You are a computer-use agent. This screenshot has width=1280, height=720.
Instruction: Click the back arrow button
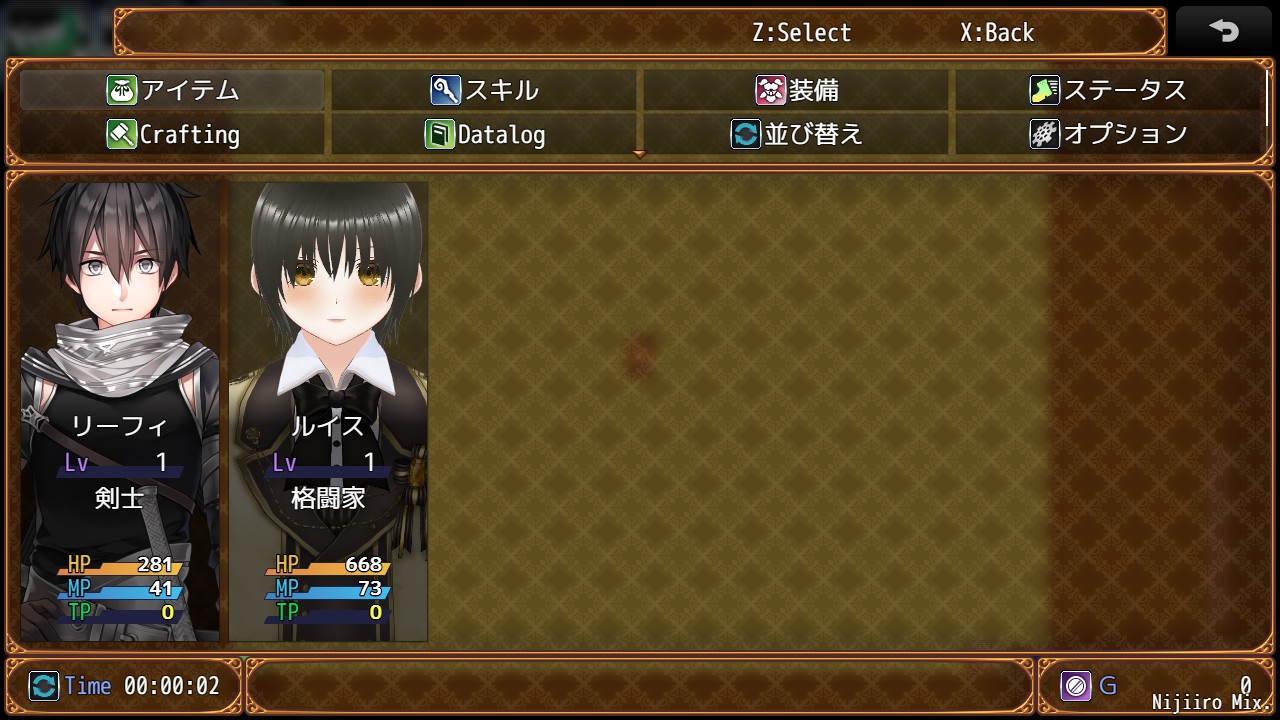(1223, 32)
